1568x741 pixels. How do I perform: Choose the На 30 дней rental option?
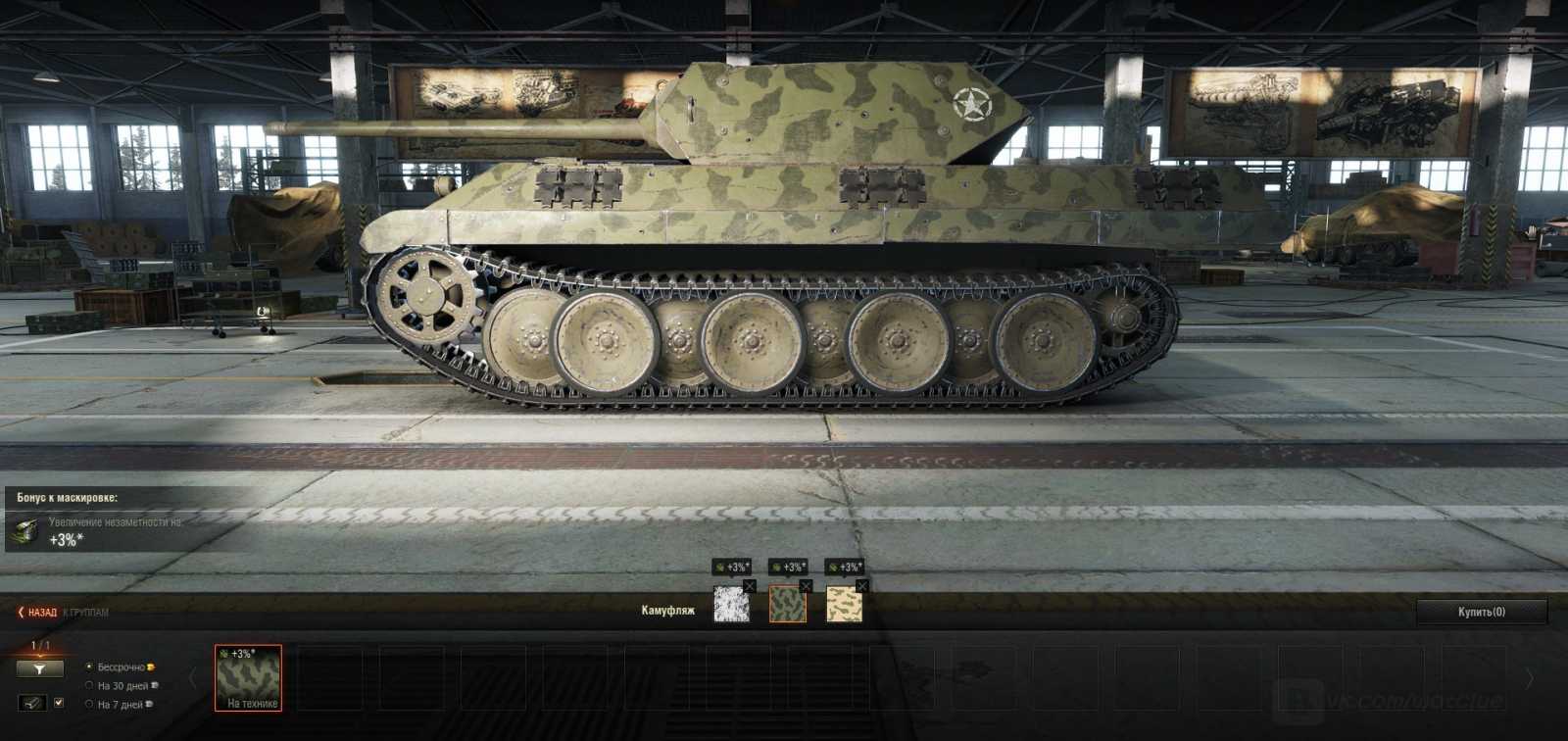coord(89,685)
